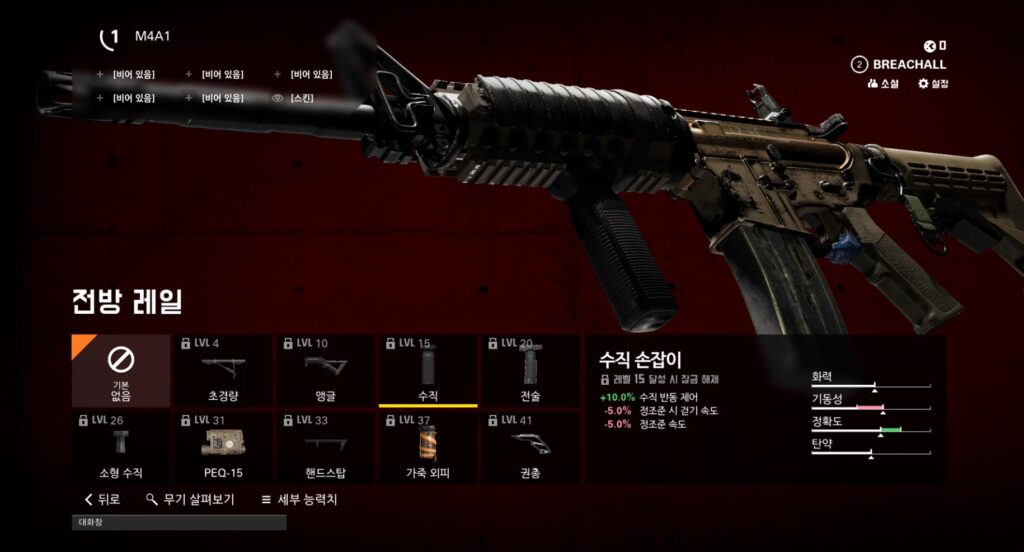
Task: Open the 스킨 skin slot
Action: click(x=301, y=98)
